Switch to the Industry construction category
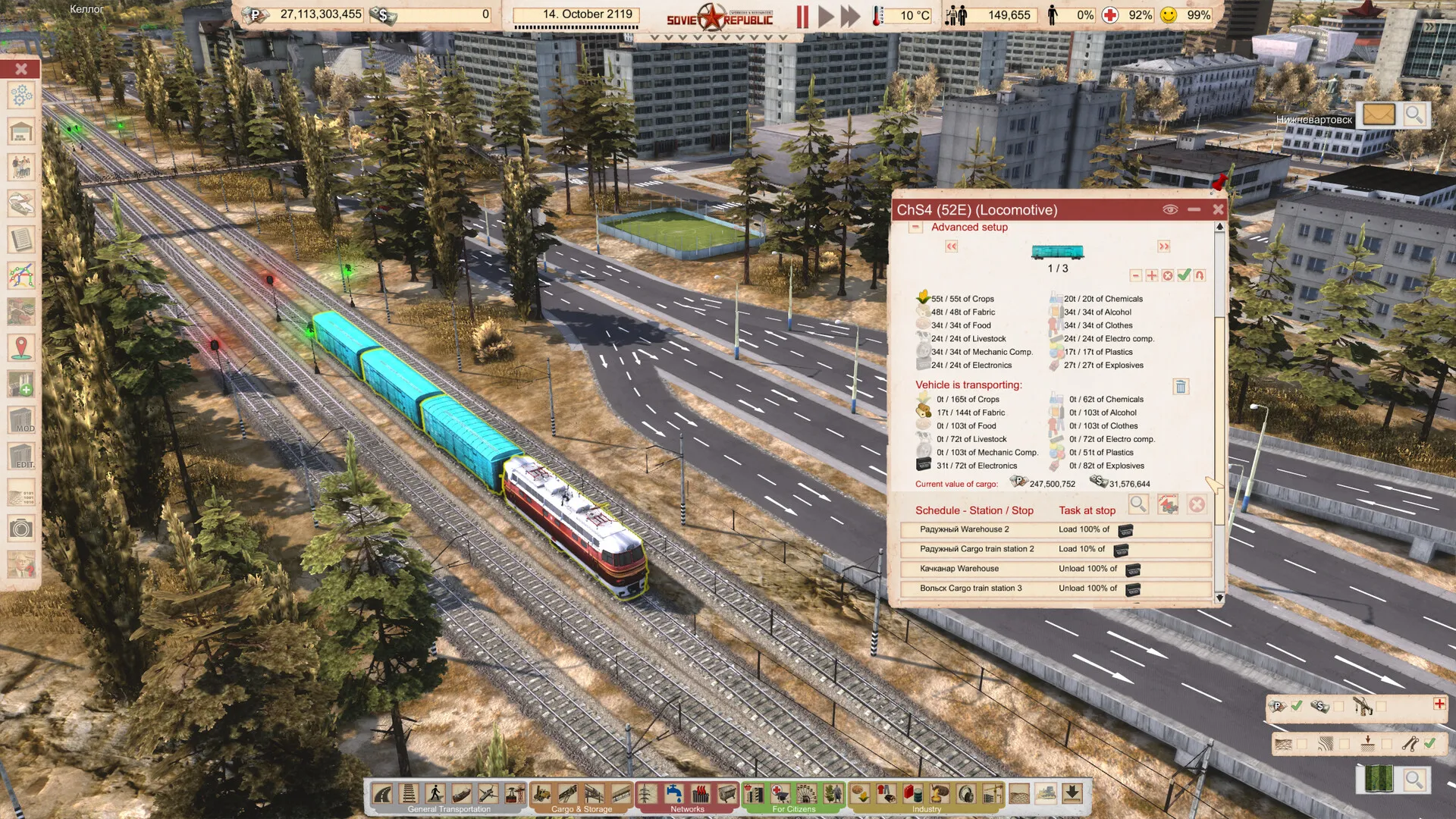Image resolution: width=1456 pixels, height=819 pixels. tap(925, 809)
